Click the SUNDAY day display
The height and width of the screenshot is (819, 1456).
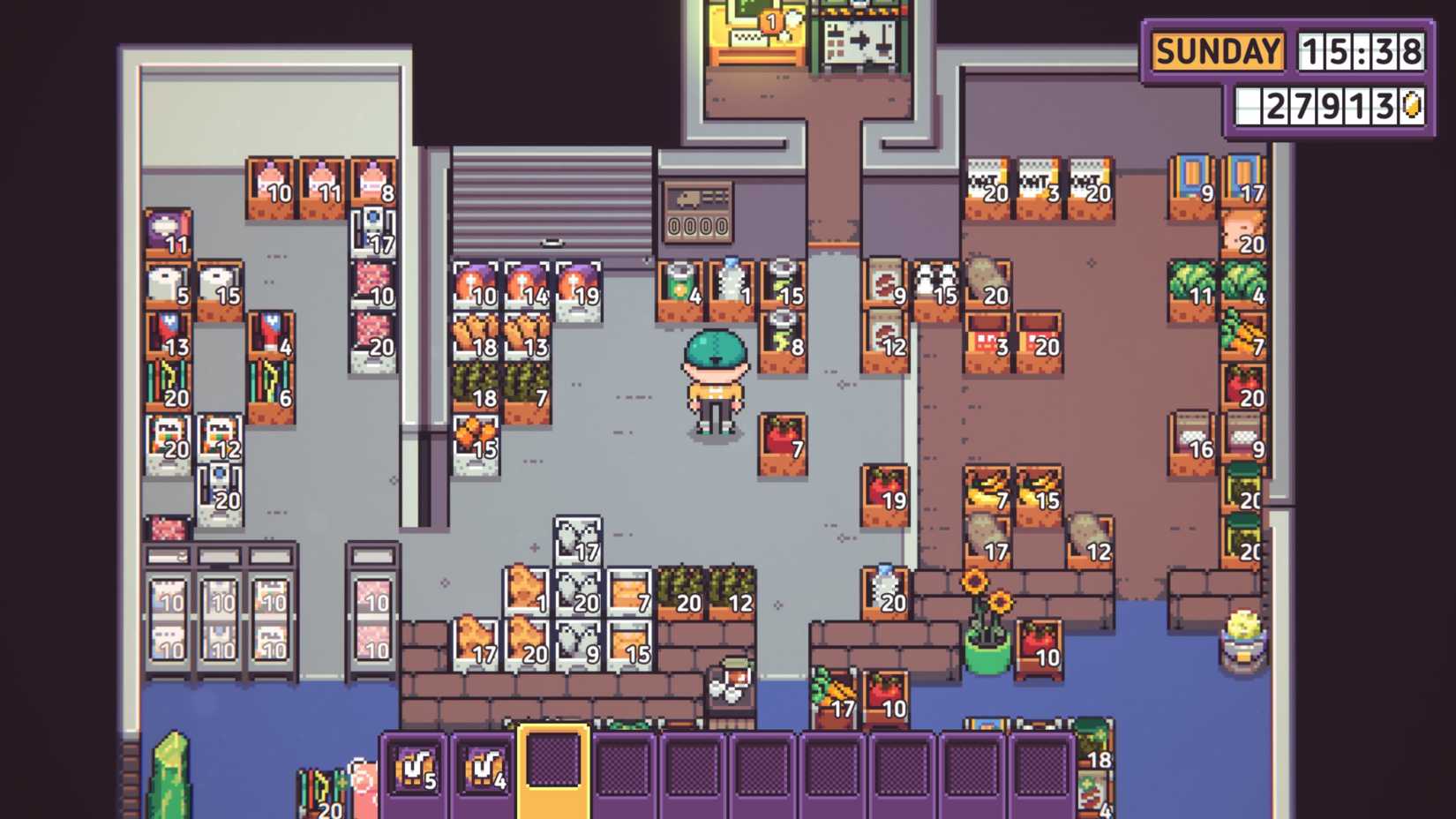coord(1219,50)
